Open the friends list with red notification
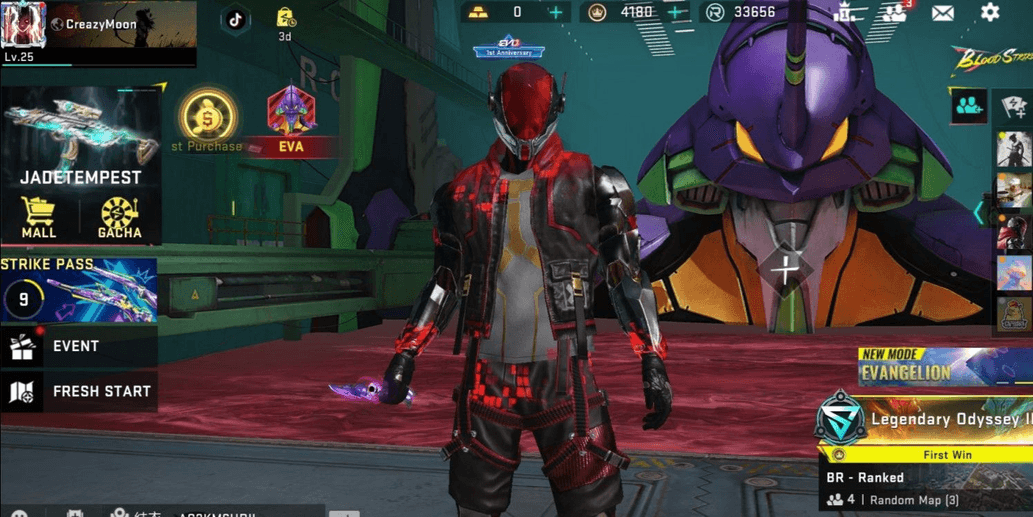The image size is (1033, 517). coord(893,12)
